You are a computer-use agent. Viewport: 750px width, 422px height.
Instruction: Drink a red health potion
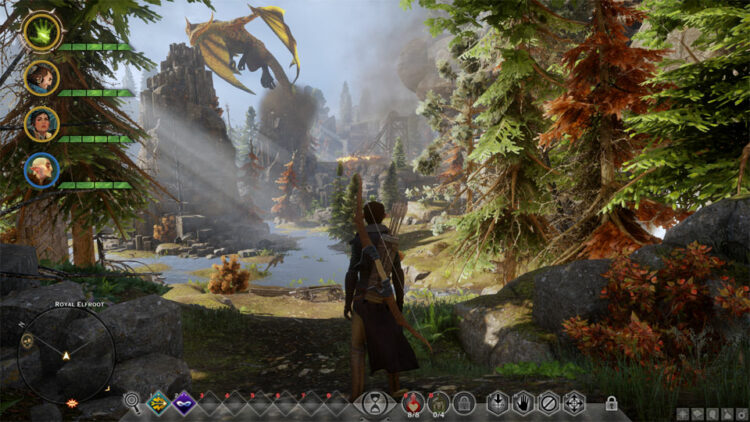click(x=412, y=402)
